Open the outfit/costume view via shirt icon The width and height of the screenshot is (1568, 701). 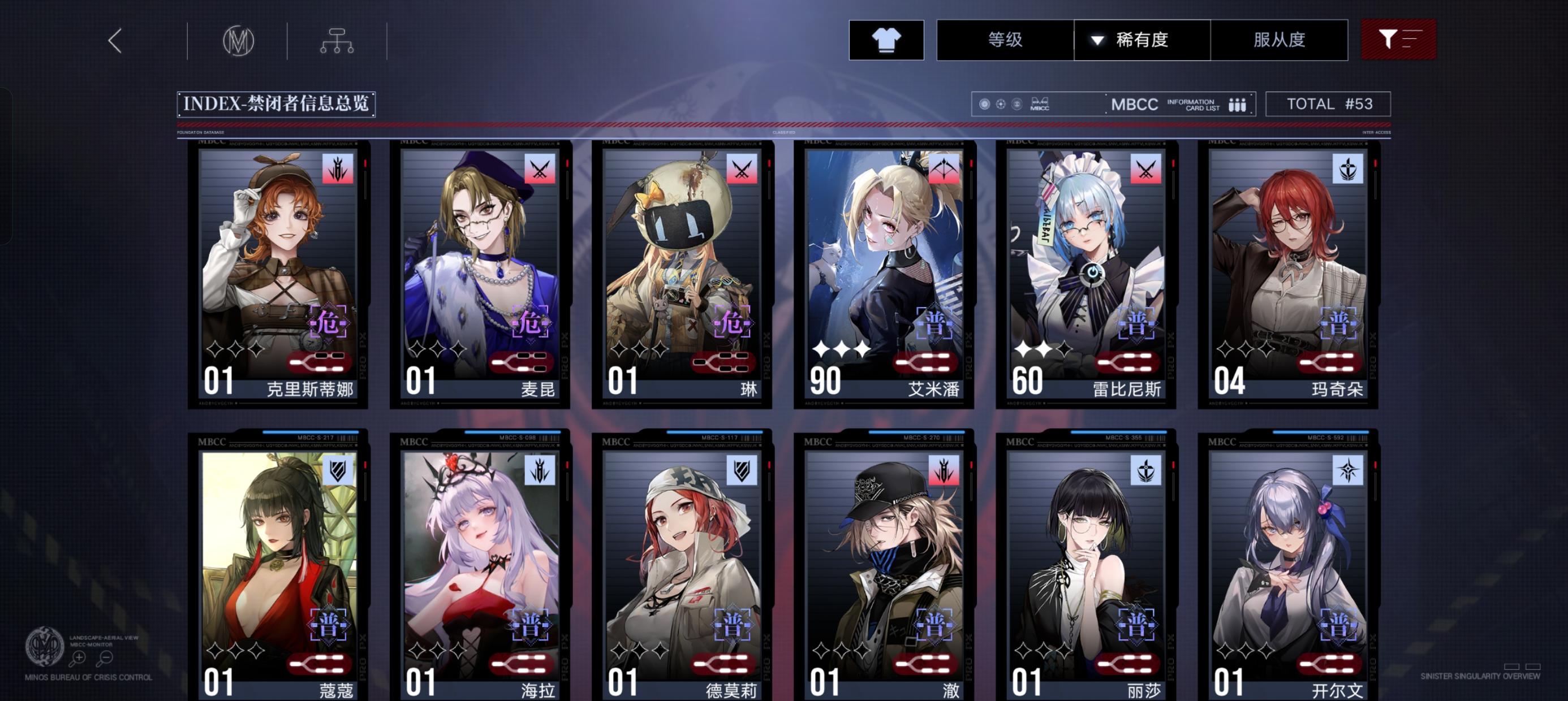(x=886, y=40)
